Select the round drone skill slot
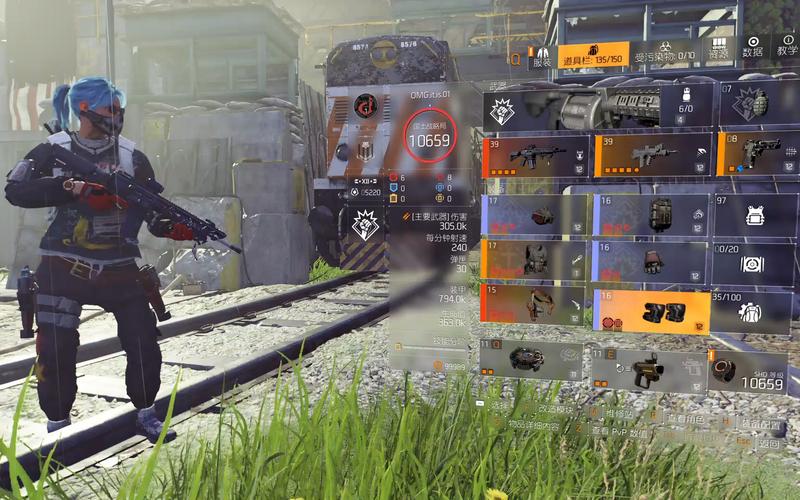The height and width of the screenshot is (500, 800). tap(530, 360)
